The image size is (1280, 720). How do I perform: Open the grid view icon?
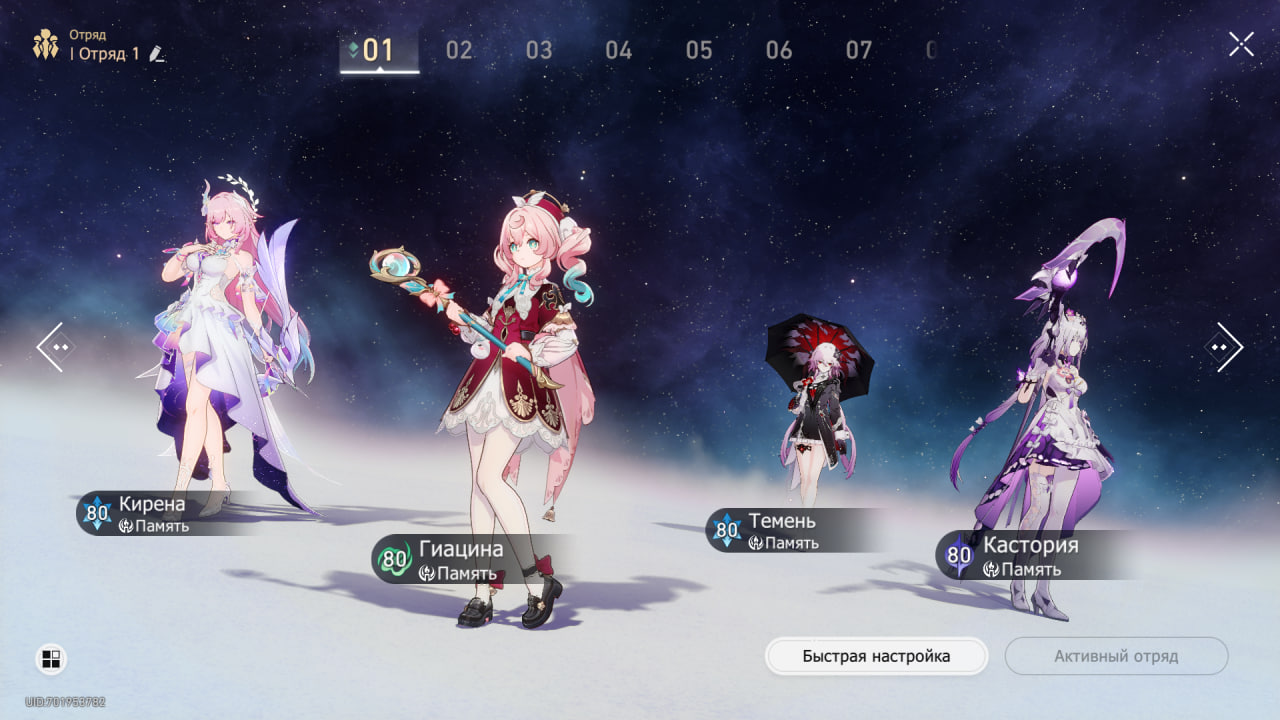click(51, 659)
